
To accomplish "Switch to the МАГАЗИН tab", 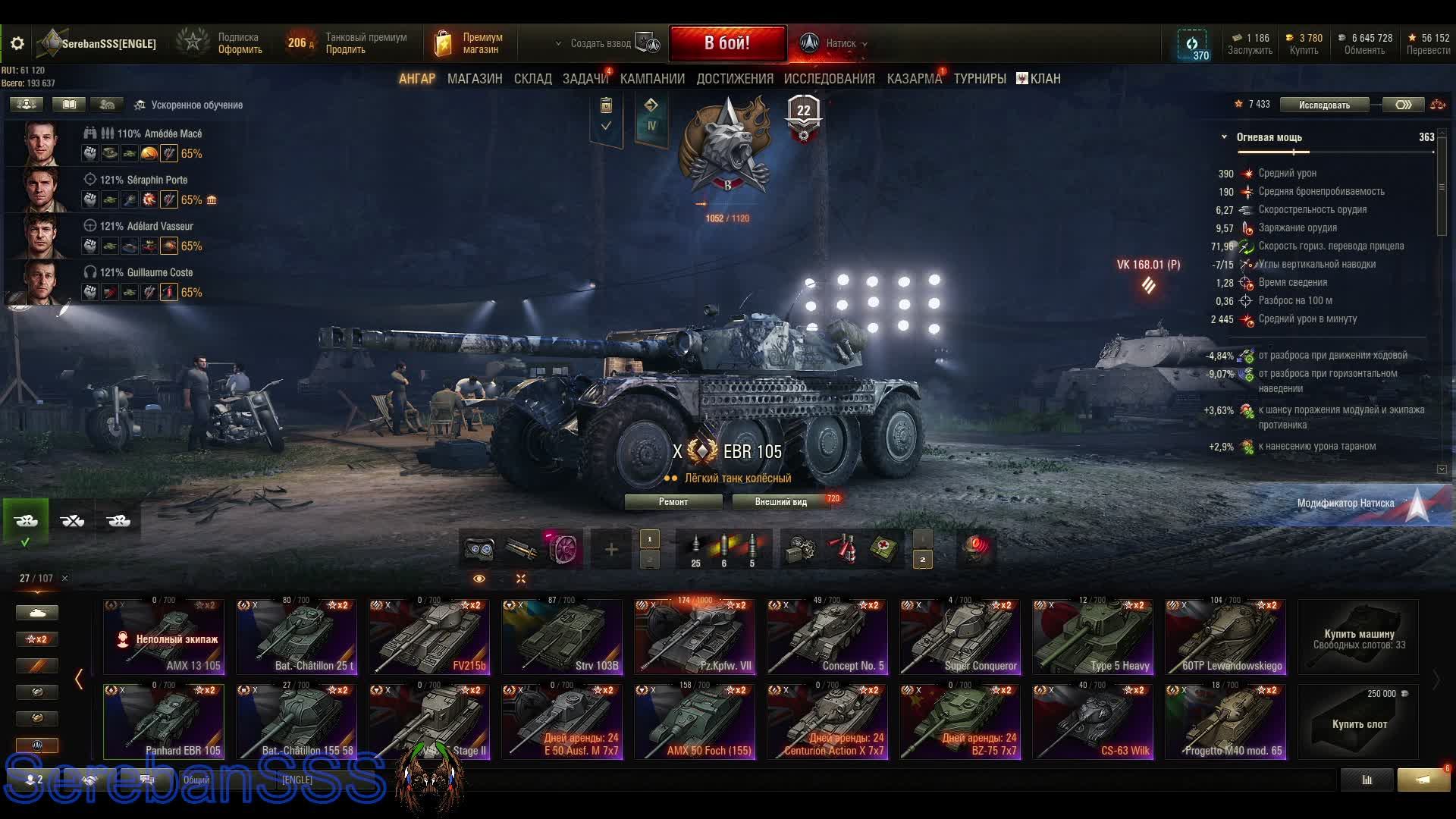I will pos(475,79).
